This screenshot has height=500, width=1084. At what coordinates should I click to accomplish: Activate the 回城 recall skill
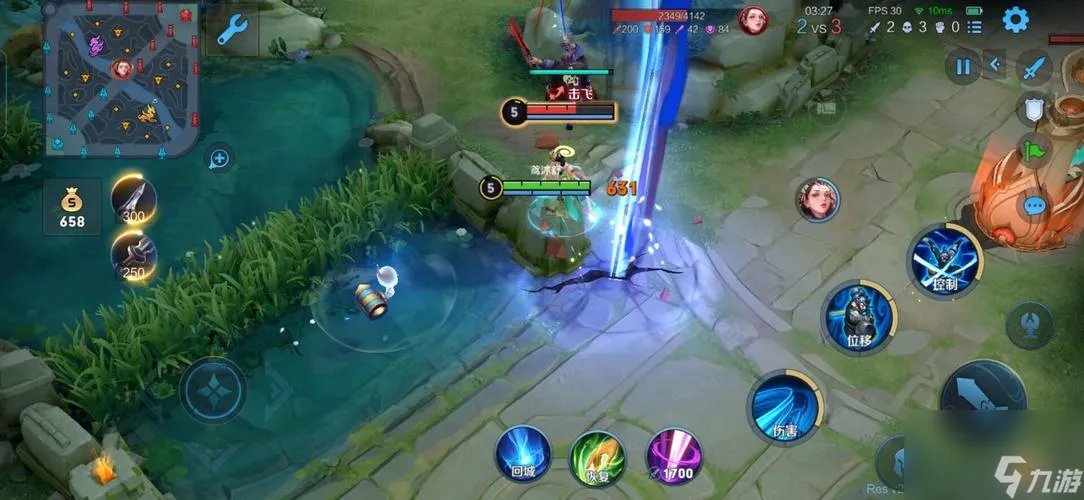click(x=523, y=457)
